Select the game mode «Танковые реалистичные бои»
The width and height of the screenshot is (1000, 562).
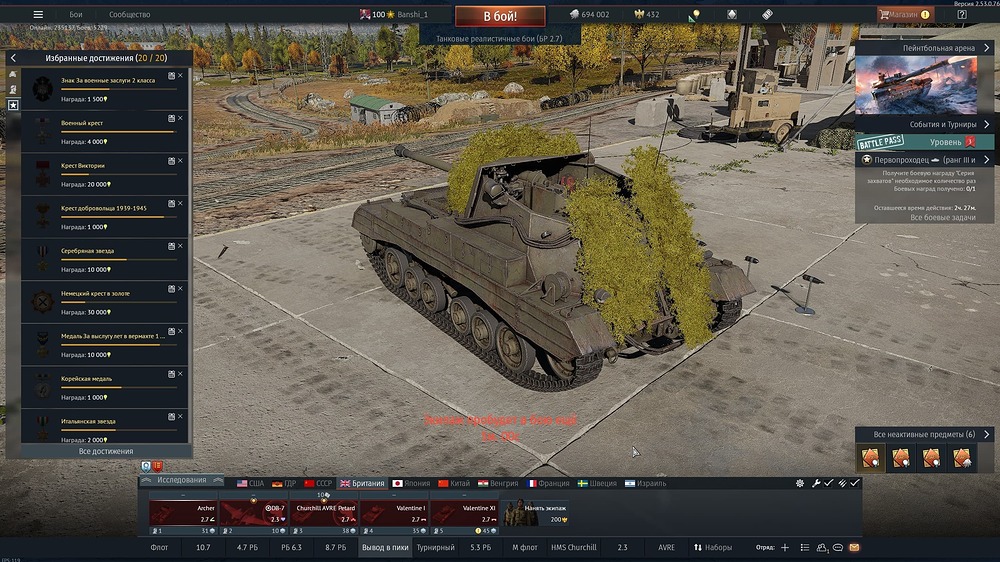pos(499,37)
